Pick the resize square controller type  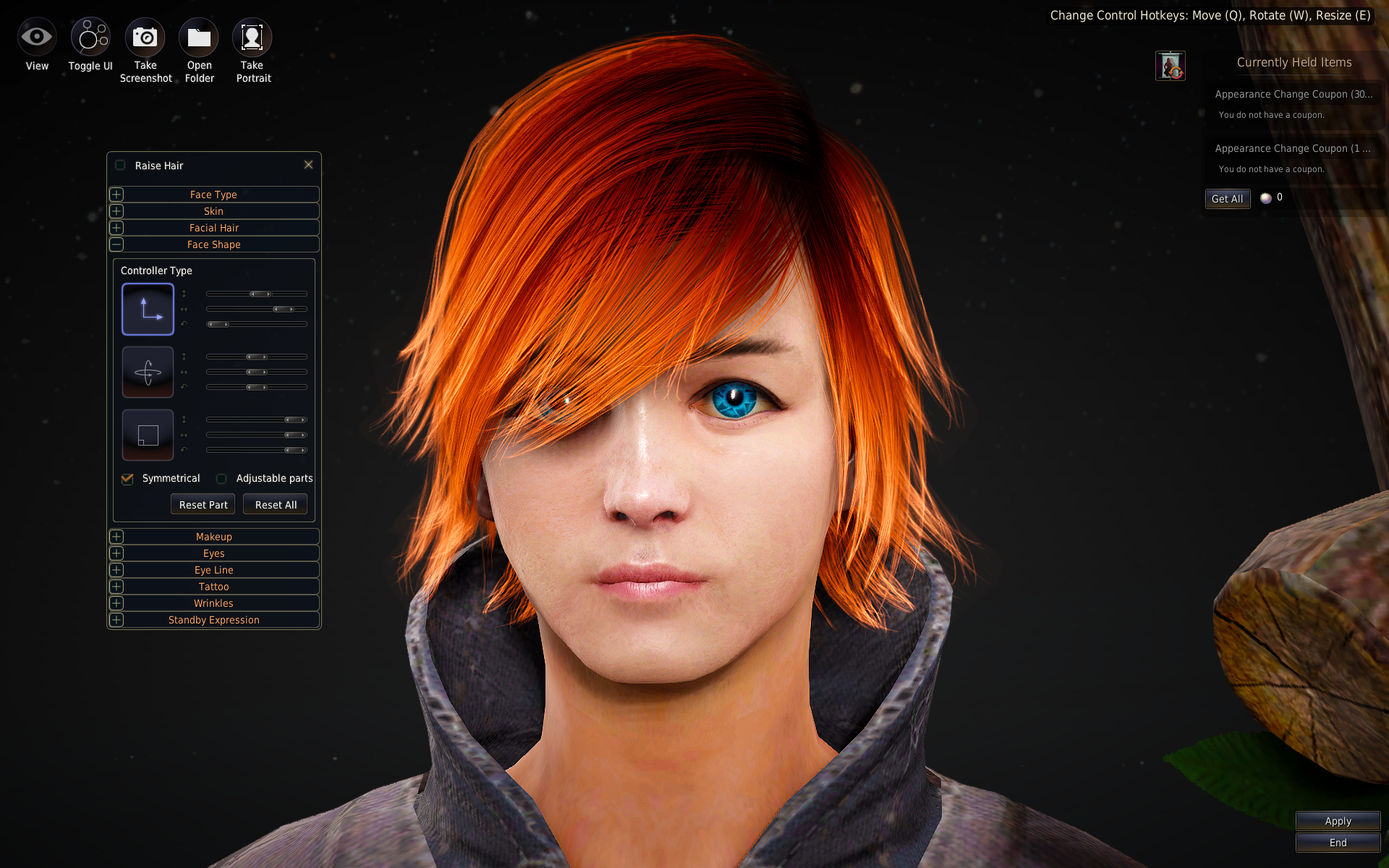pos(148,435)
